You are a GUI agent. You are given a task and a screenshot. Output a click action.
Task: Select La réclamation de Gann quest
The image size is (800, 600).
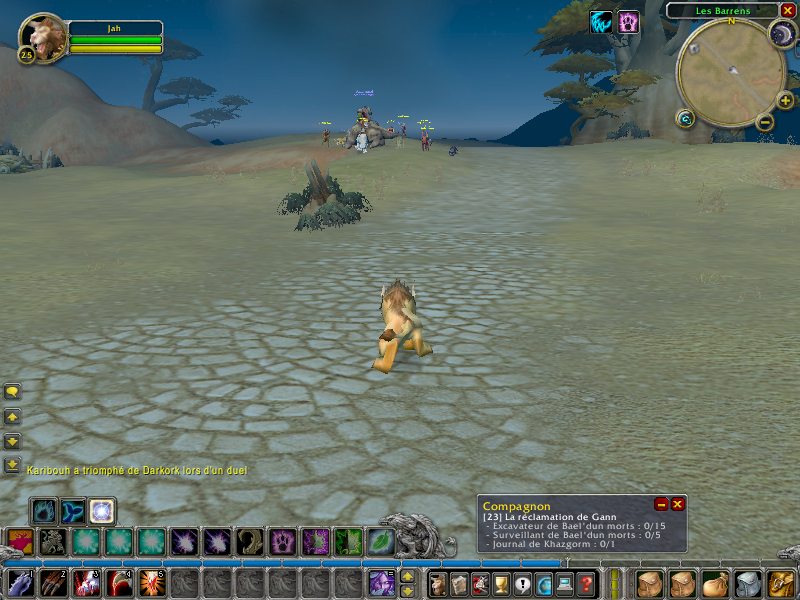pos(554,517)
